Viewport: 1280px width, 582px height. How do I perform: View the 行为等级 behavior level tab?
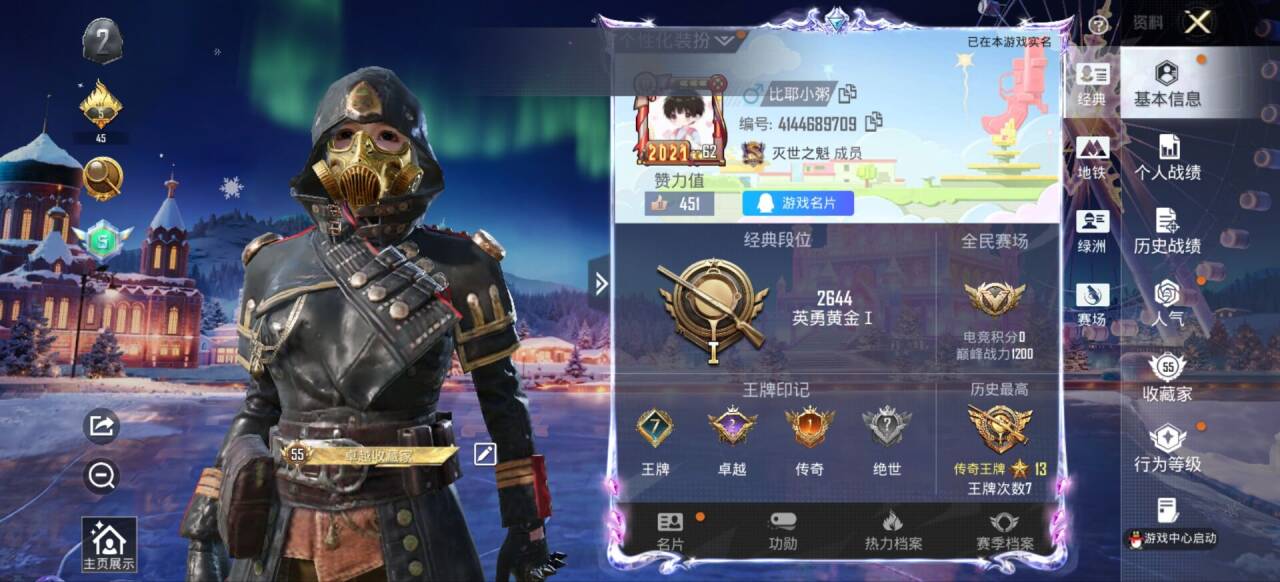pos(1167,449)
